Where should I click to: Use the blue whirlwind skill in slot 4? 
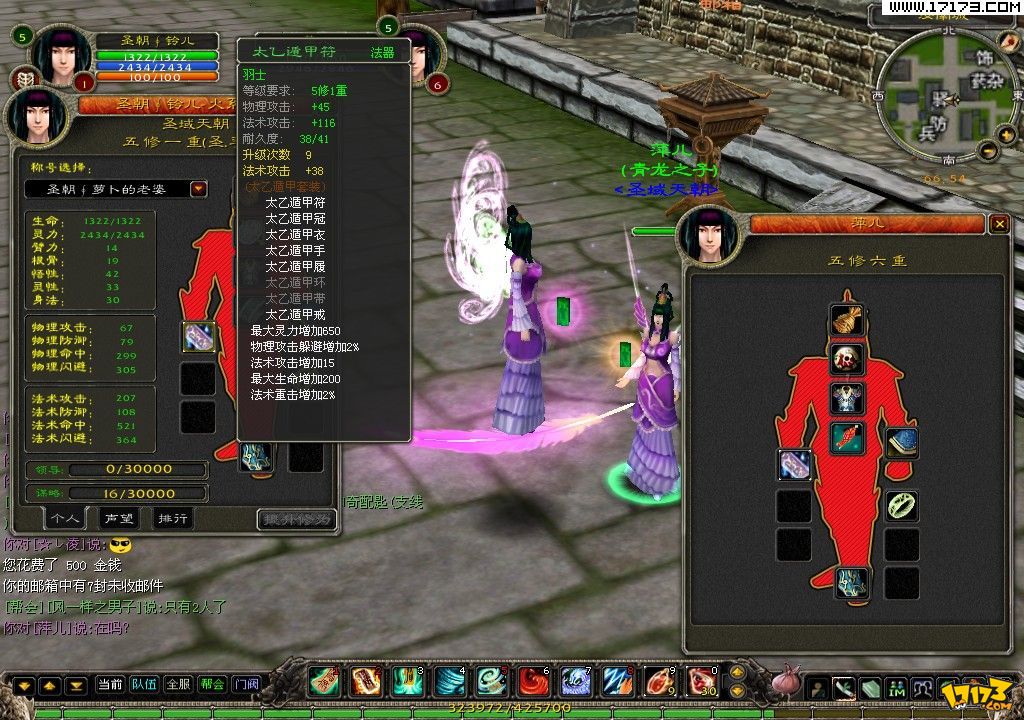click(x=449, y=681)
